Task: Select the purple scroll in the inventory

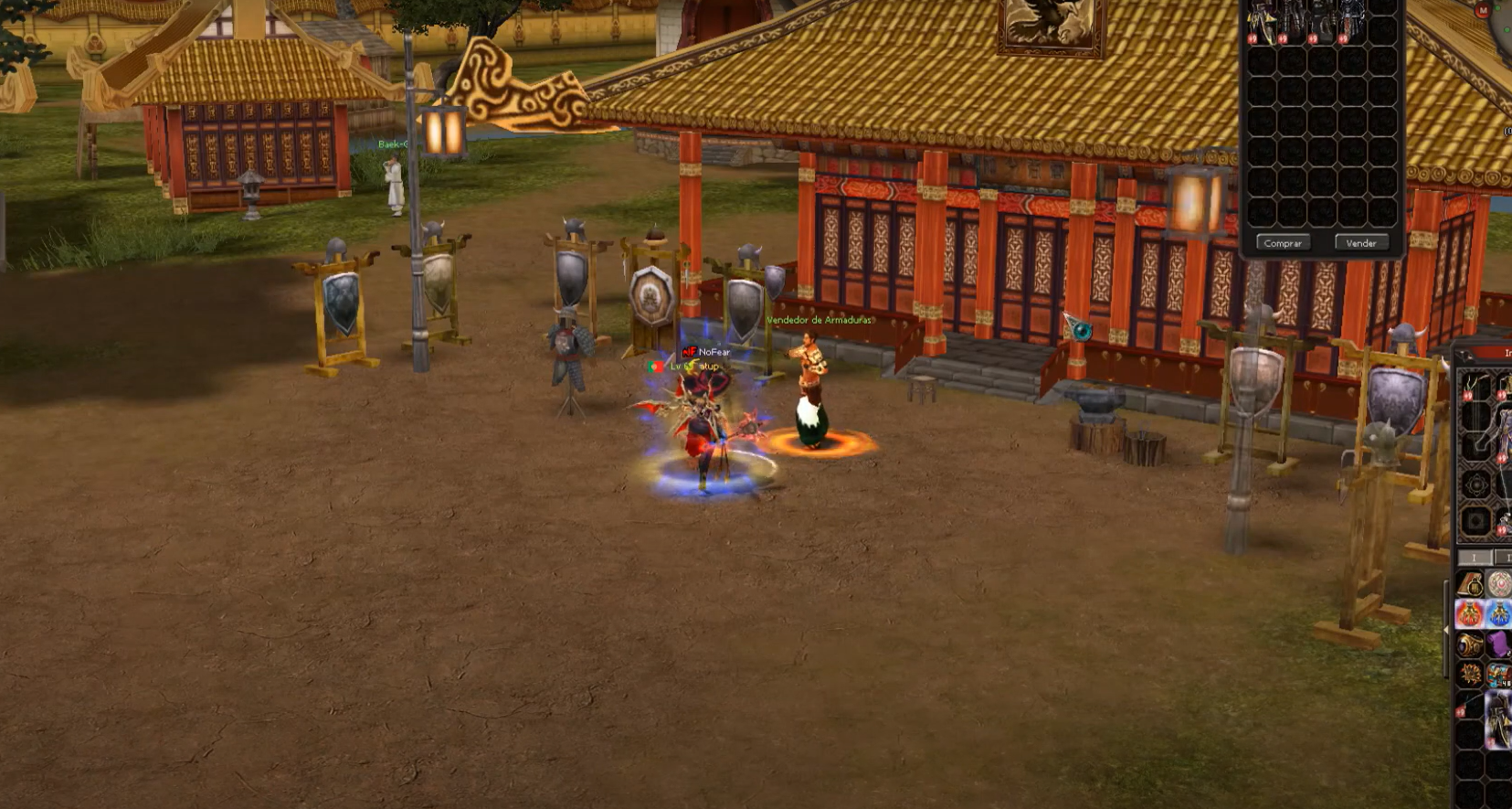Action: (1498, 644)
